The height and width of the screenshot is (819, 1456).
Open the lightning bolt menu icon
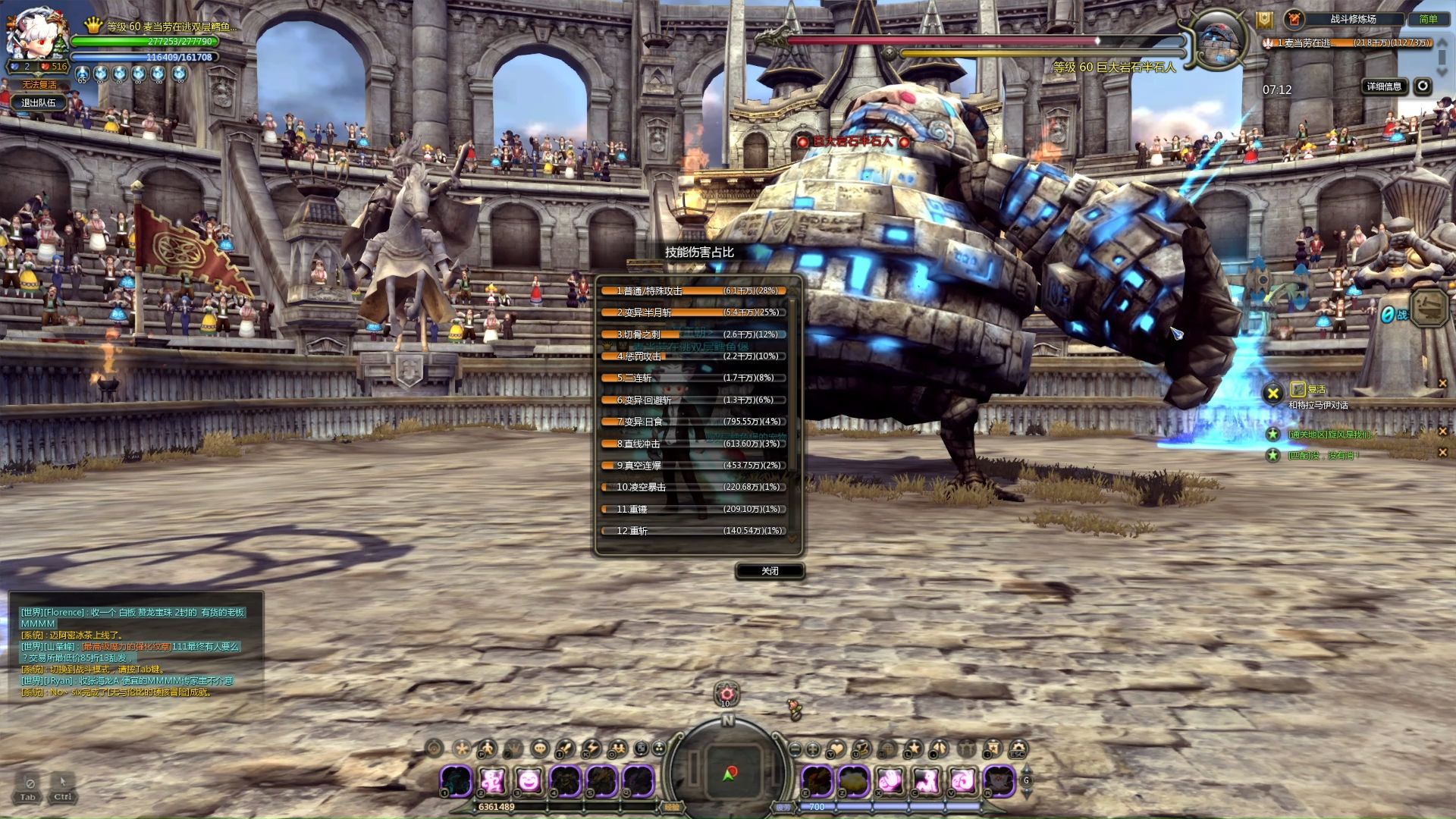591,749
